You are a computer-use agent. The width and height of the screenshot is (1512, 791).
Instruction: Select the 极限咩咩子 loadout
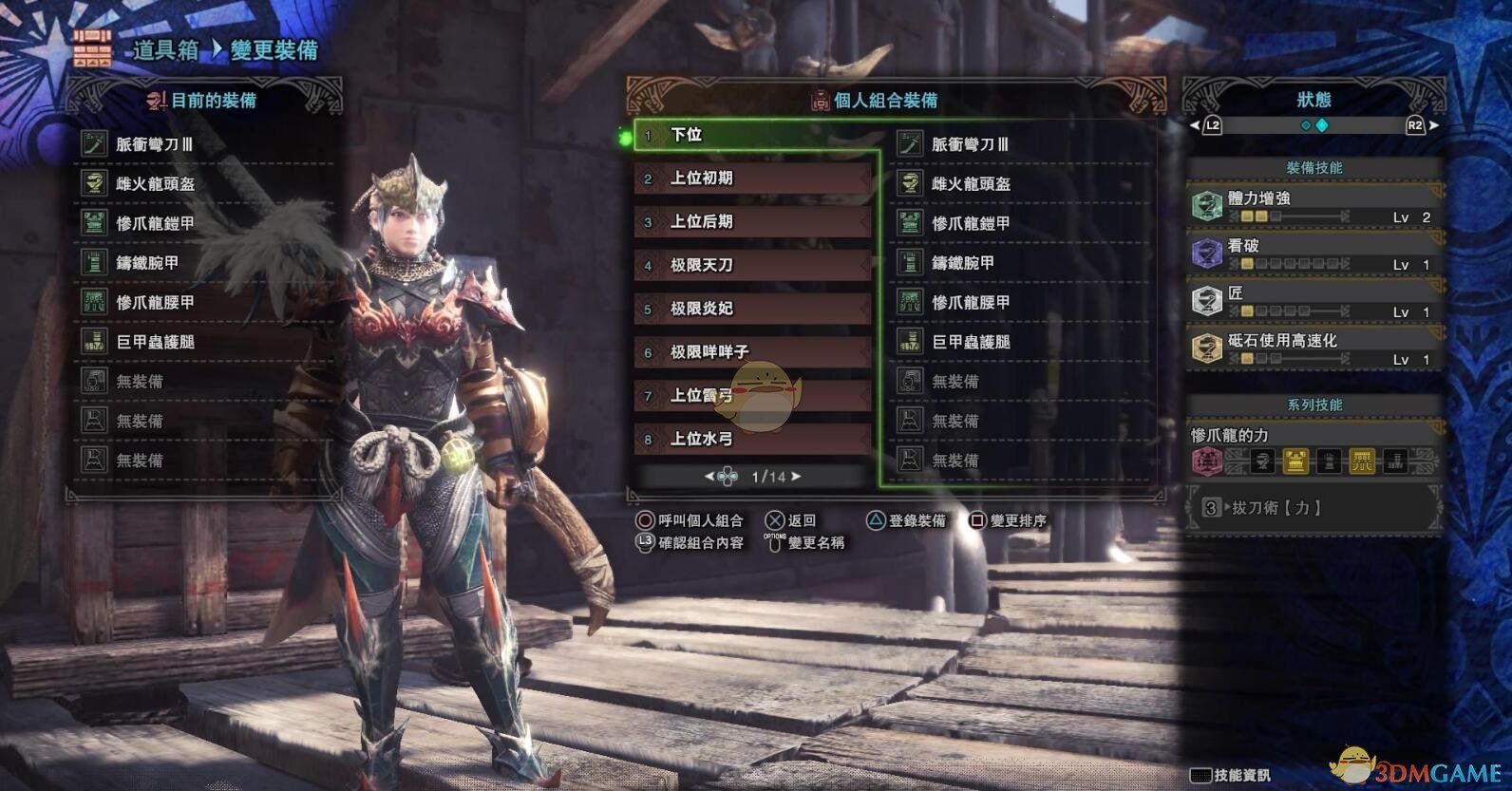coord(752,352)
